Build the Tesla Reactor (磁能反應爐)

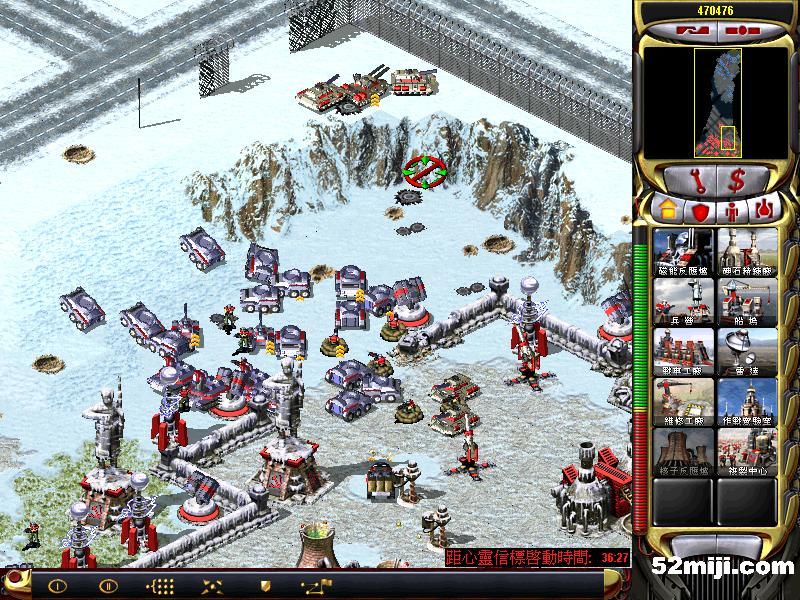point(683,253)
